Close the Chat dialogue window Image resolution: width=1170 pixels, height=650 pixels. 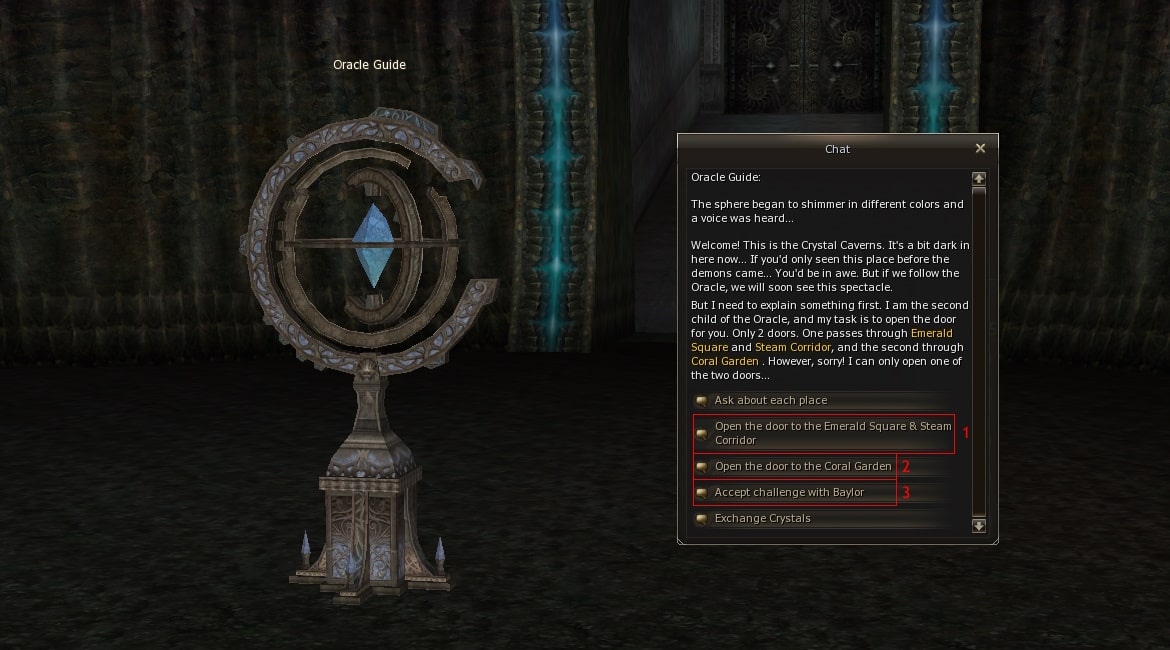pyautogui.click(x=980, y=148)
